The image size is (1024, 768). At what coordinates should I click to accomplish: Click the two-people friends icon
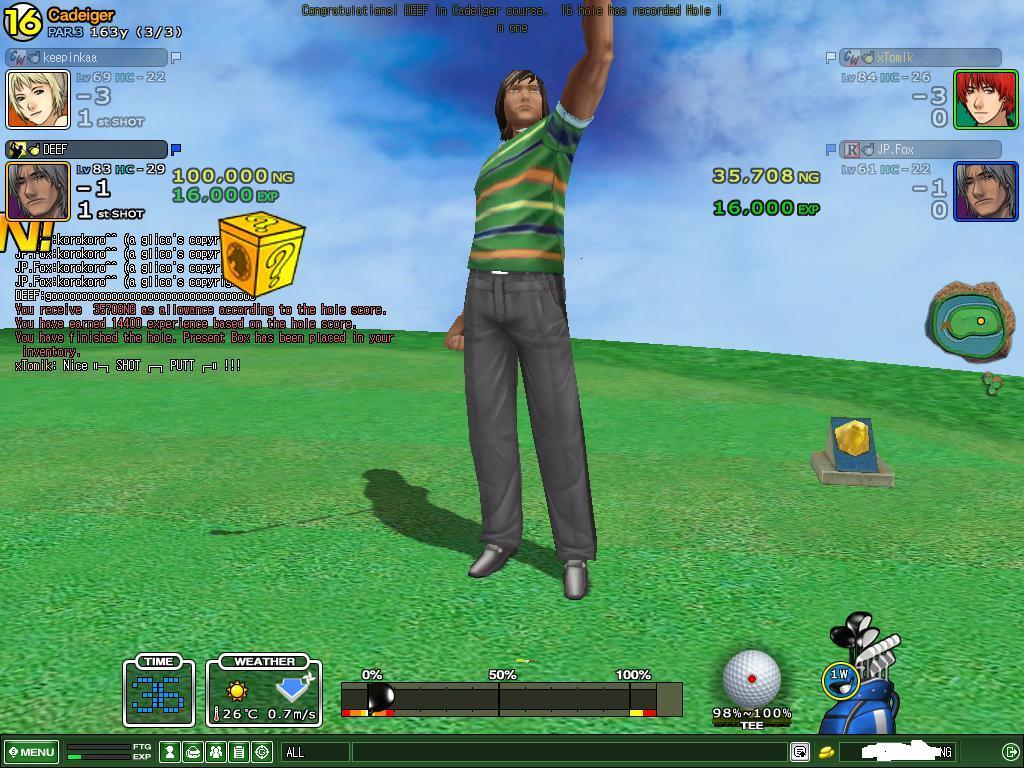(x=216, y=752)
